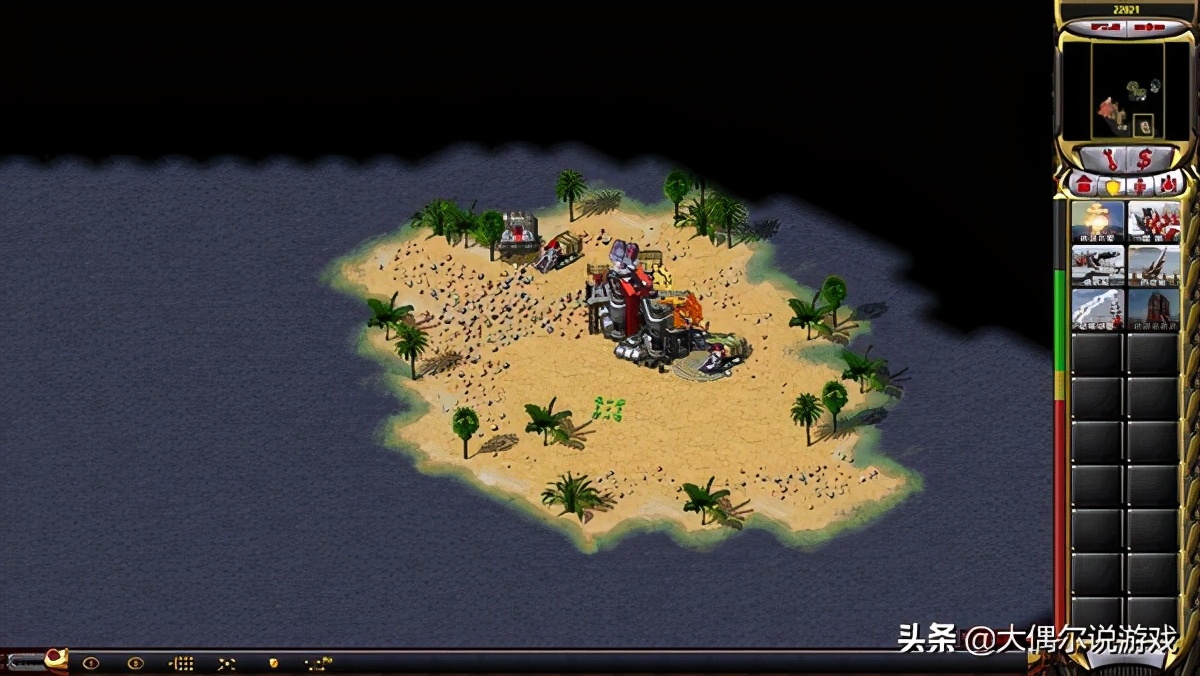
Task: Switch to the red house structures tab
Action: [x=1083, y=185]
